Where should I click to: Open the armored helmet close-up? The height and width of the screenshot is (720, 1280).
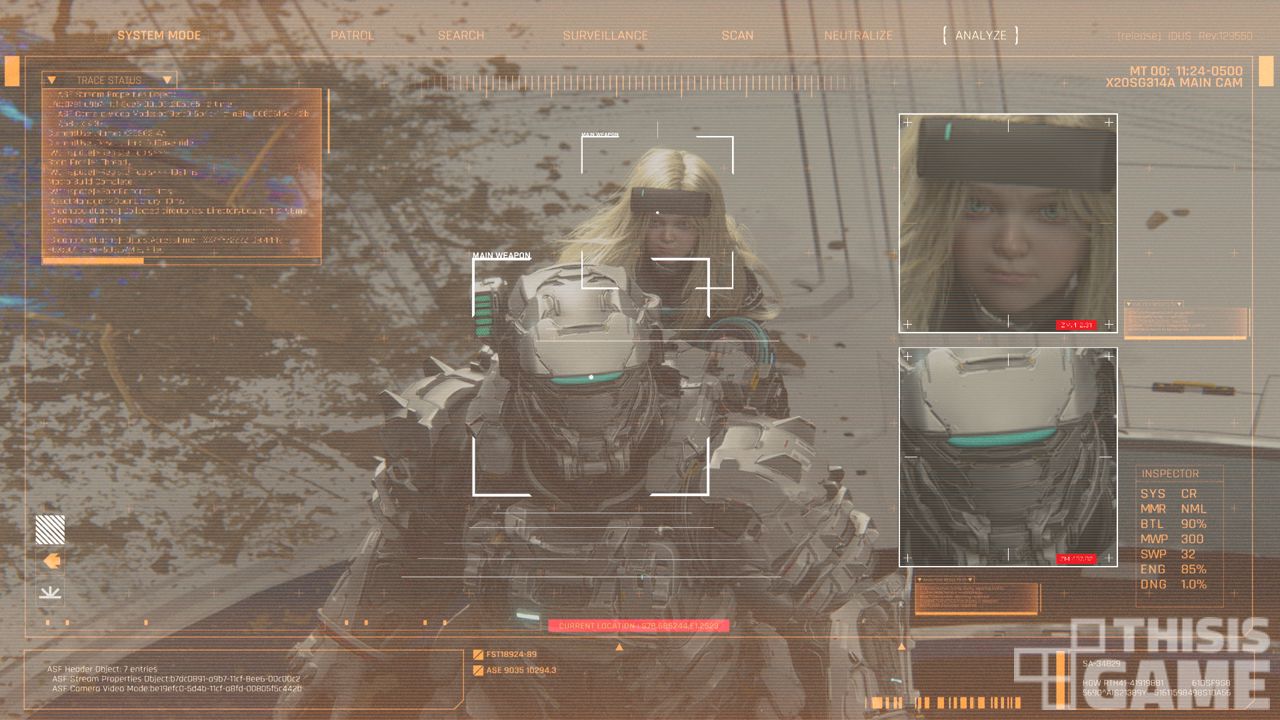1007,457
